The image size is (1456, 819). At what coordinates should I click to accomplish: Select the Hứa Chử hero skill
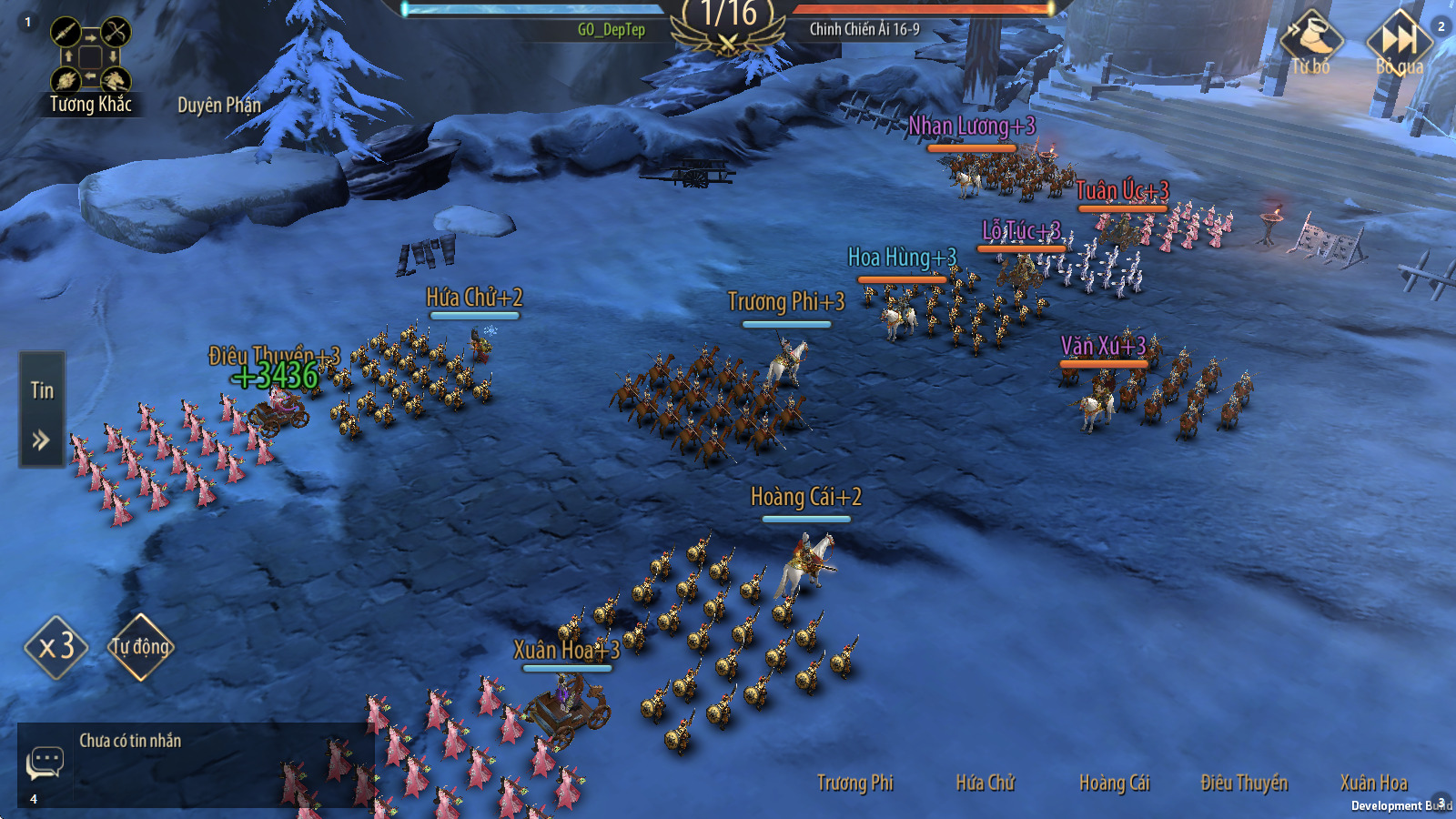tap(985, 783)
